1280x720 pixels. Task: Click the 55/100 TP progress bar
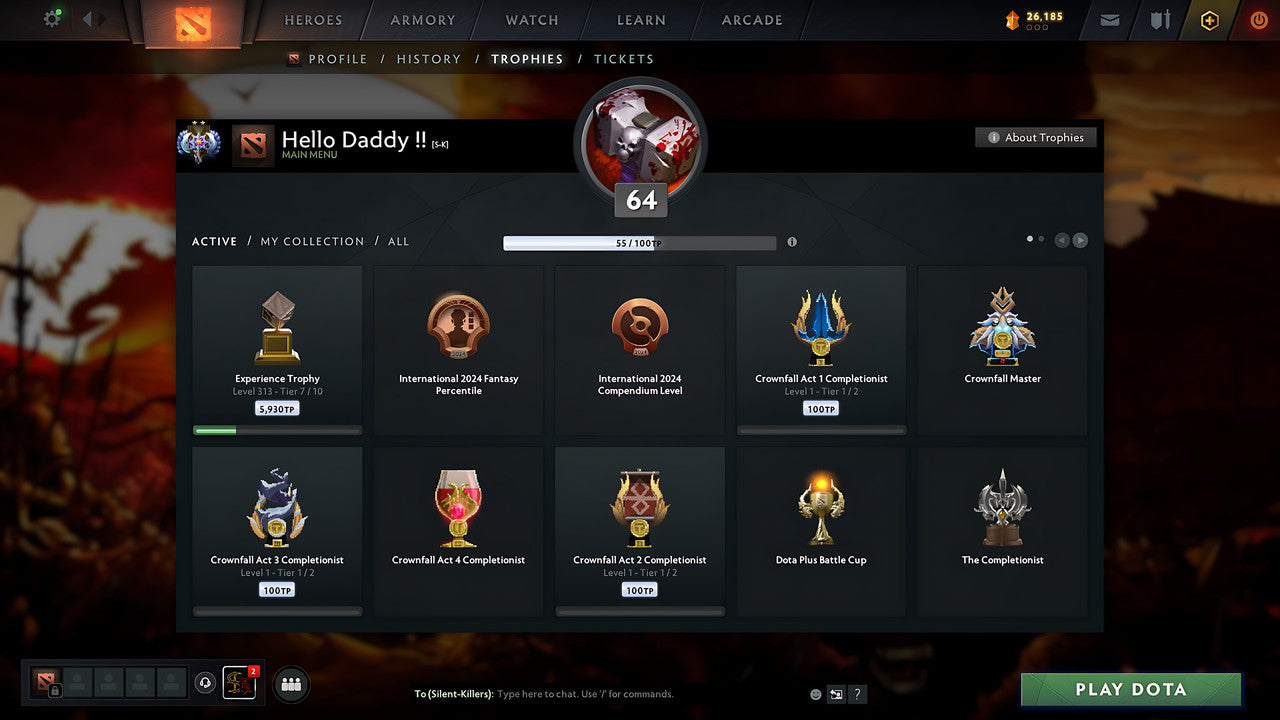point(640,242)
